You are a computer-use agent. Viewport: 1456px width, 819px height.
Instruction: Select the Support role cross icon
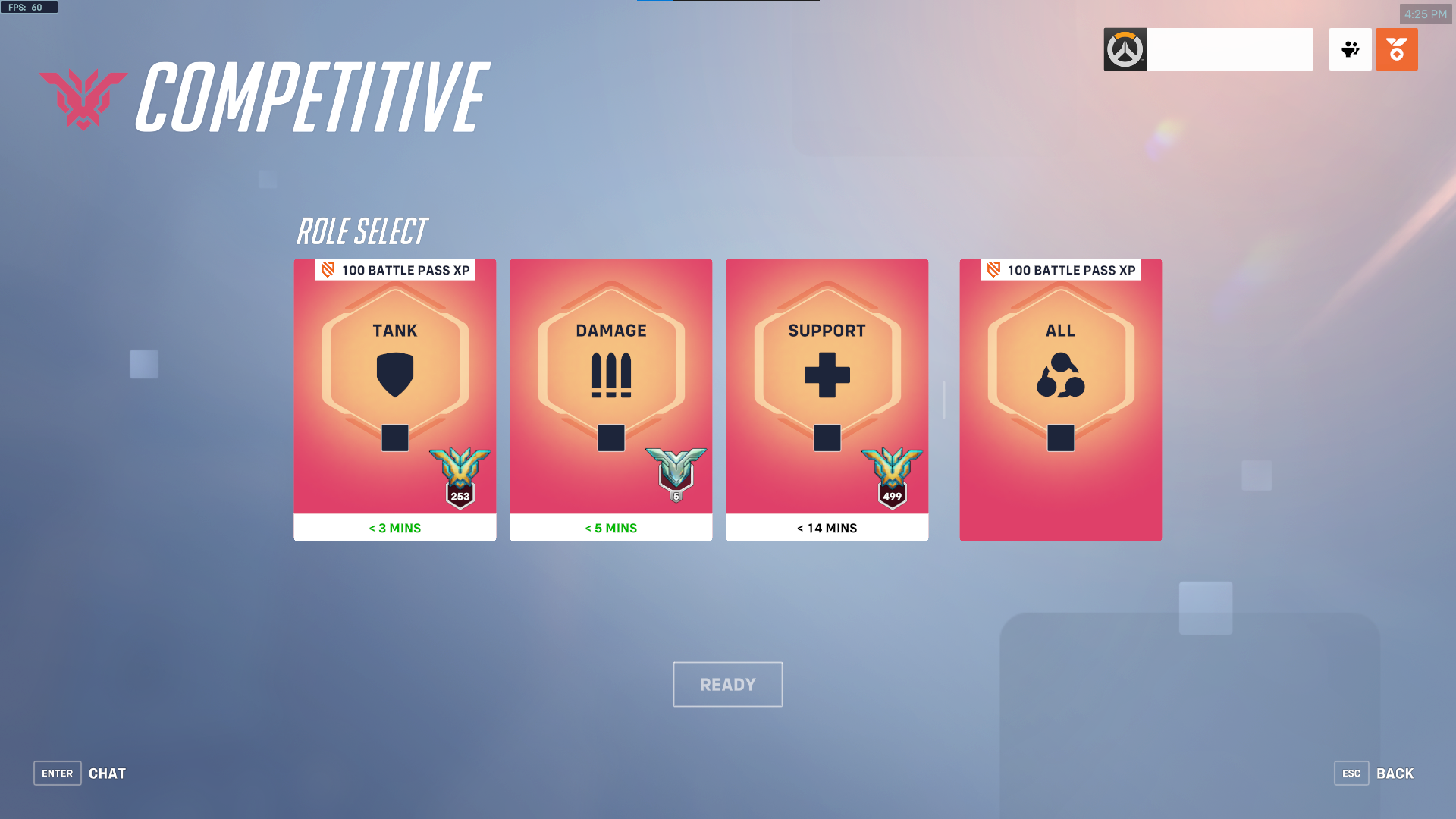827,372
